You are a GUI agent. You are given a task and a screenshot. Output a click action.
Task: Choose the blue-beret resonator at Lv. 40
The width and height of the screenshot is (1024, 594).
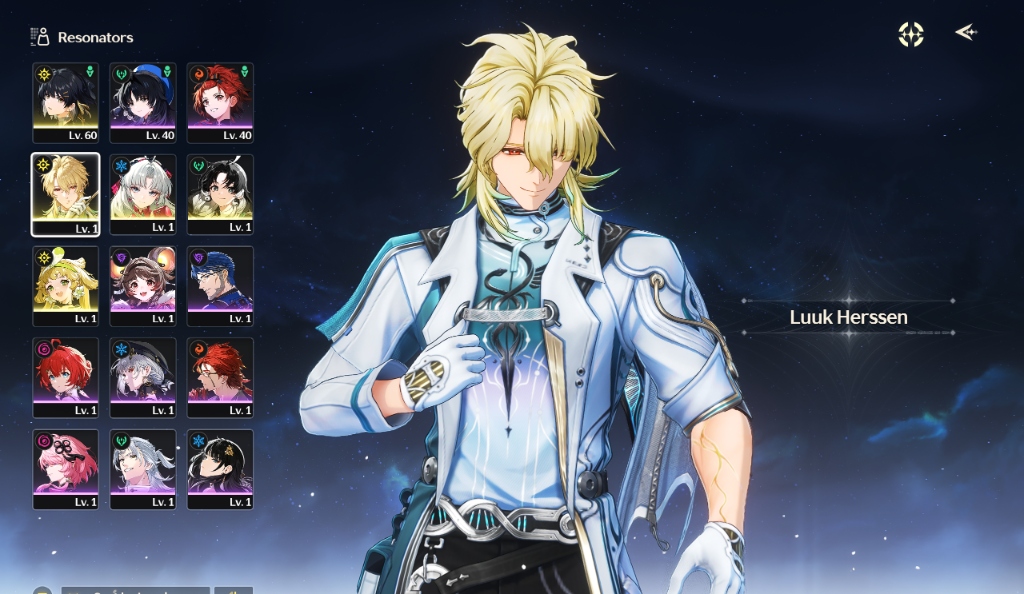(143, 102)
